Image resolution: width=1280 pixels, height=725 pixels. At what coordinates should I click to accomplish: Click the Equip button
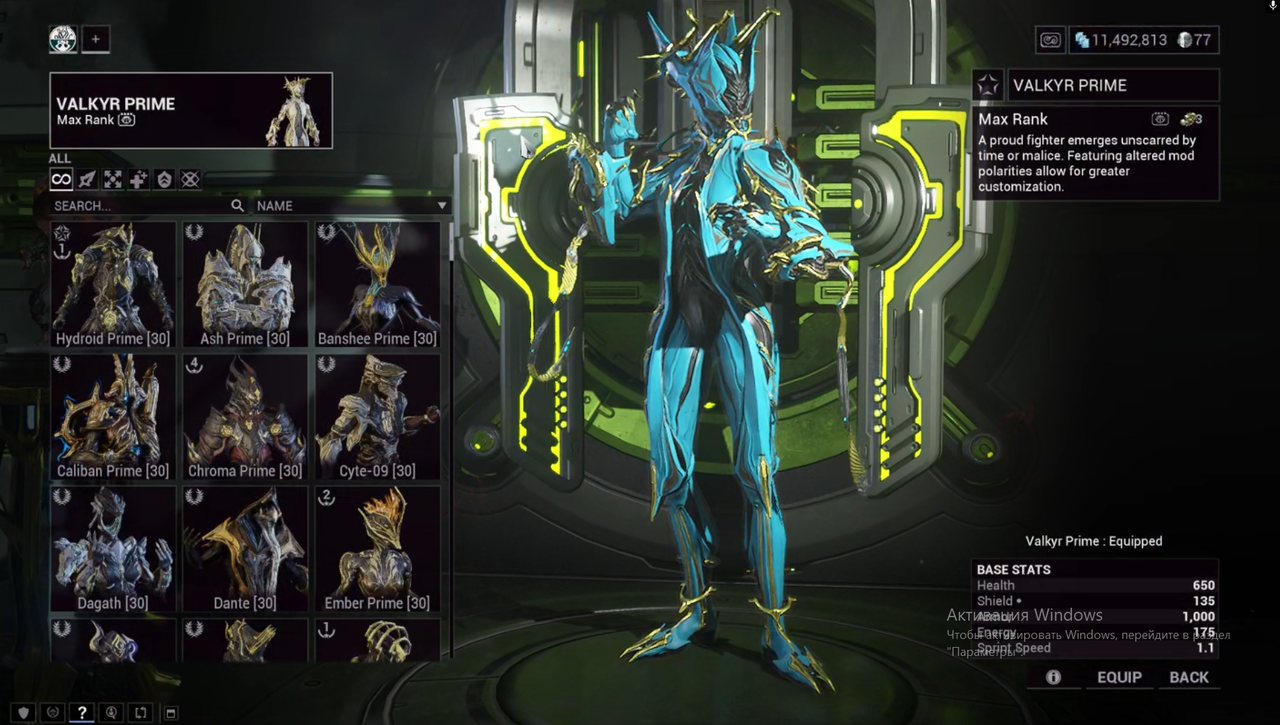(1119, 677)
